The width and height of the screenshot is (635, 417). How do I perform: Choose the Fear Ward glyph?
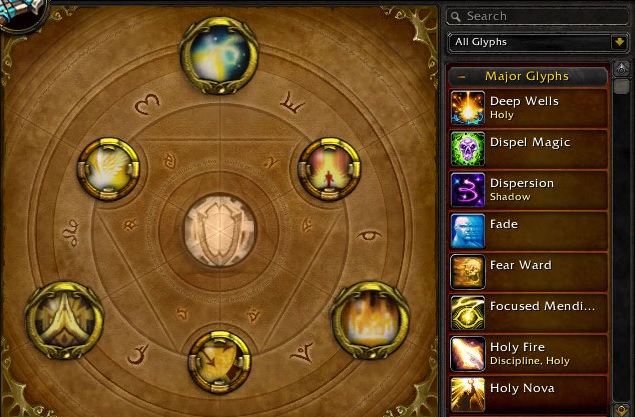coord(528,272)
